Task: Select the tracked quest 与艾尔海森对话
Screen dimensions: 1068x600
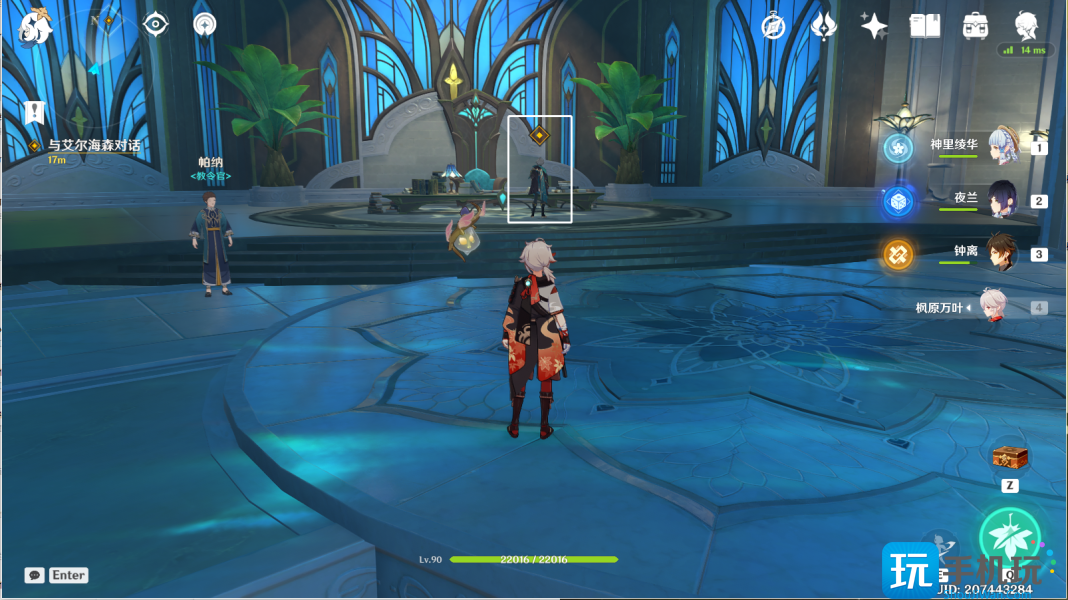Action: pyautogui.click(x=93, y=146)
